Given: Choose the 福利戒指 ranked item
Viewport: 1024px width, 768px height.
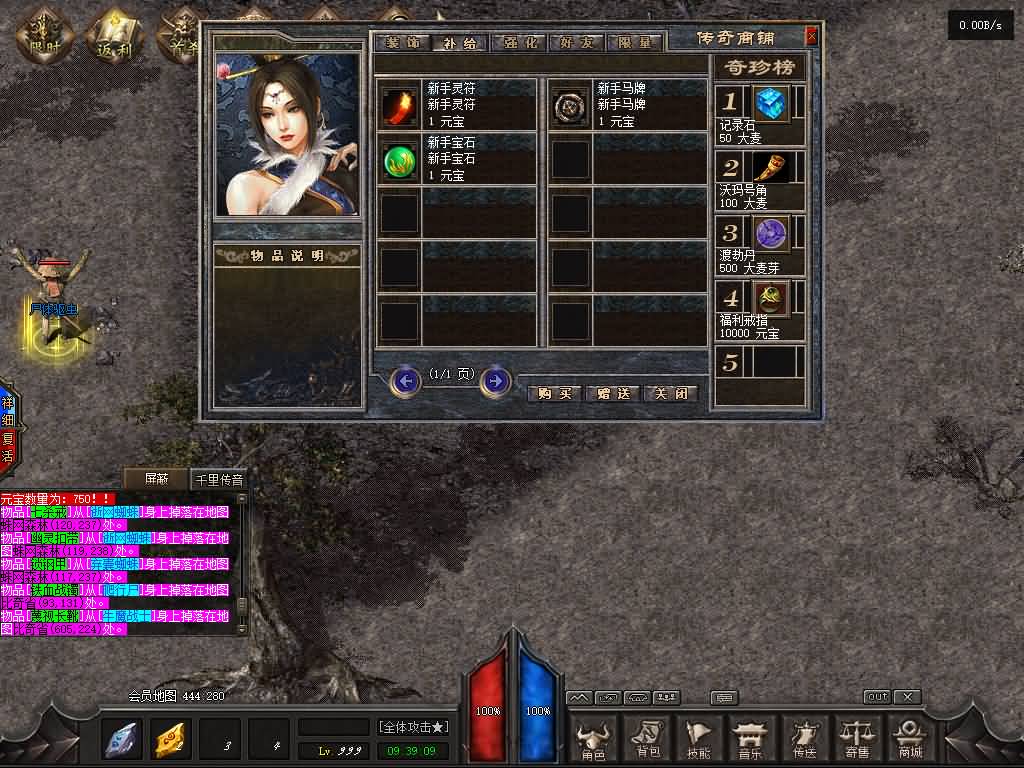Looking at the screenshot, I should [770, 298].
